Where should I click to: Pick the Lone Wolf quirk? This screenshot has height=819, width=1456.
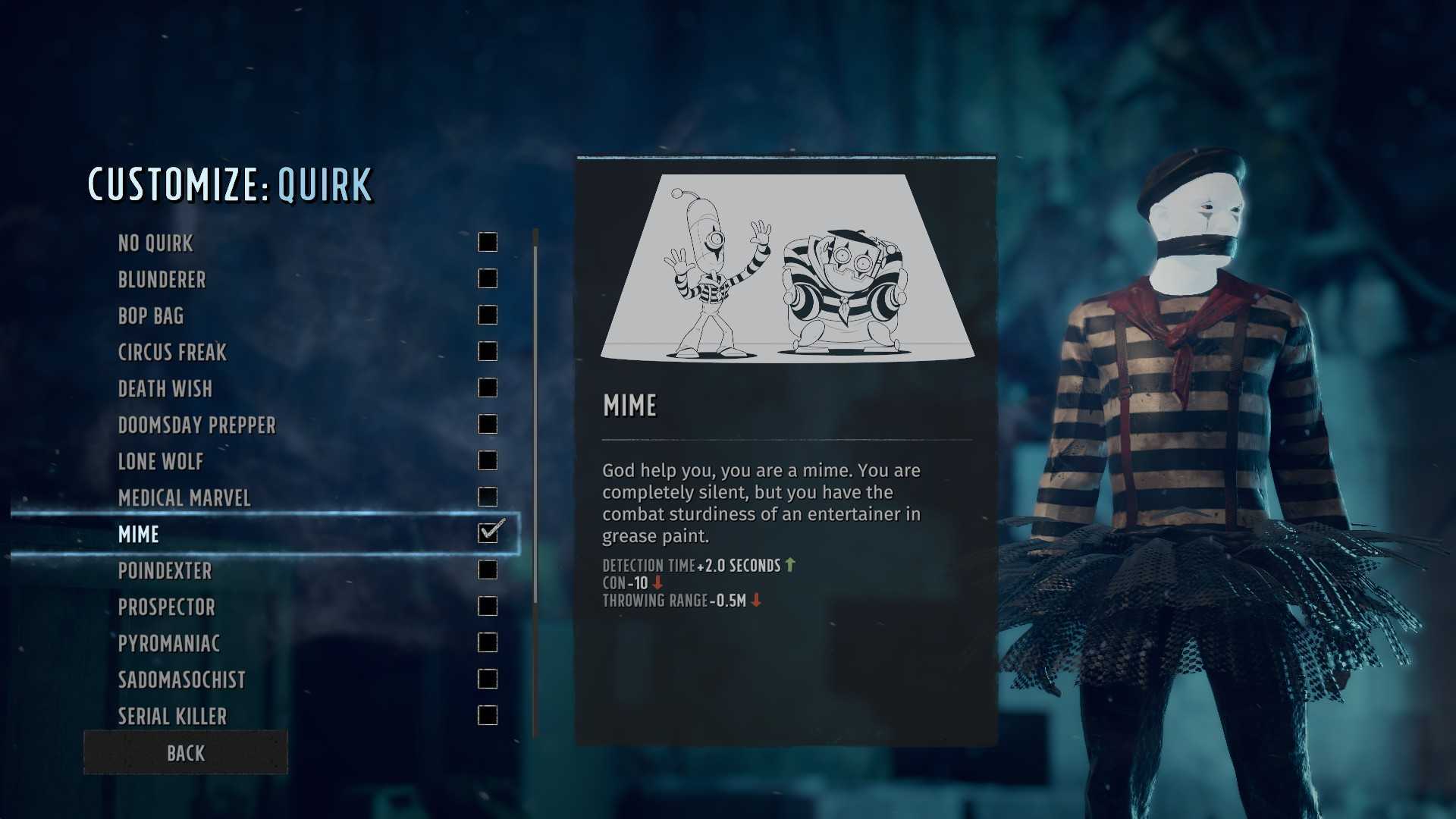click(x=161, y=462)
